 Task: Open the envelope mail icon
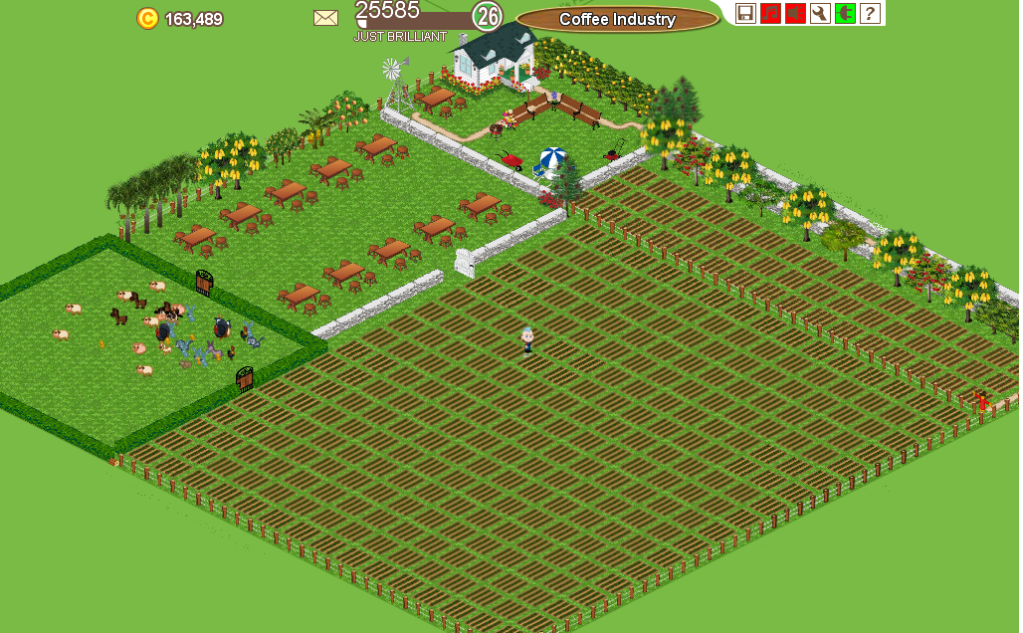(x=326, y=18)
